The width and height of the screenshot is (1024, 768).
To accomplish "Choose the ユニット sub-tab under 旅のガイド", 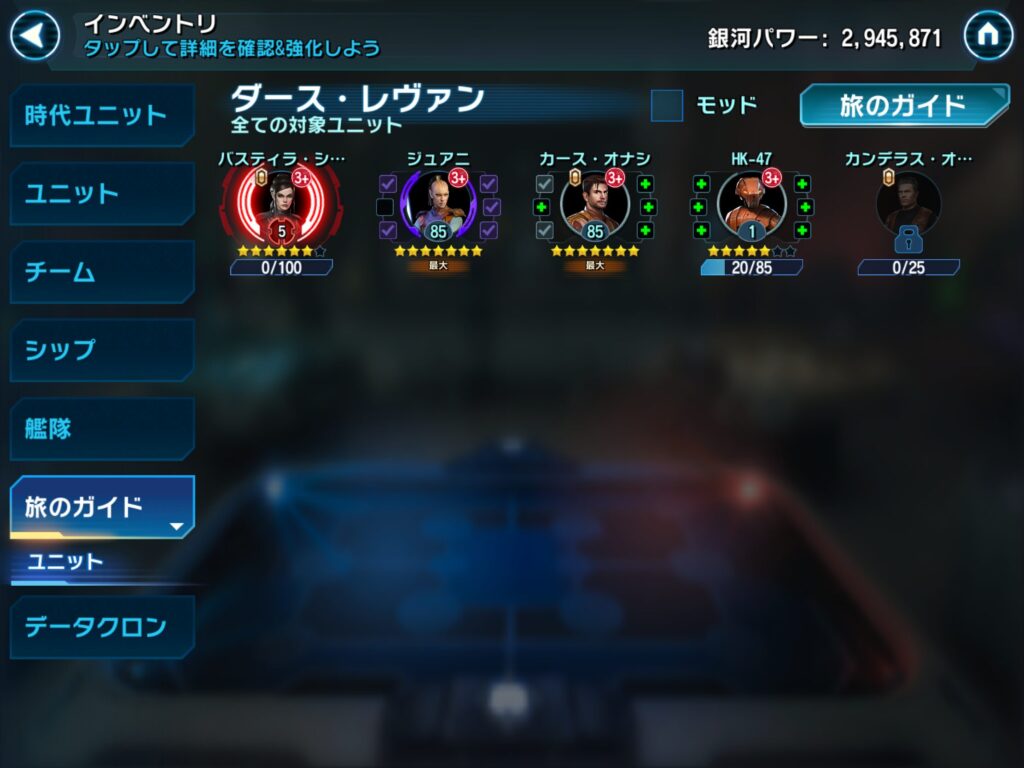I will coord(66,562).
